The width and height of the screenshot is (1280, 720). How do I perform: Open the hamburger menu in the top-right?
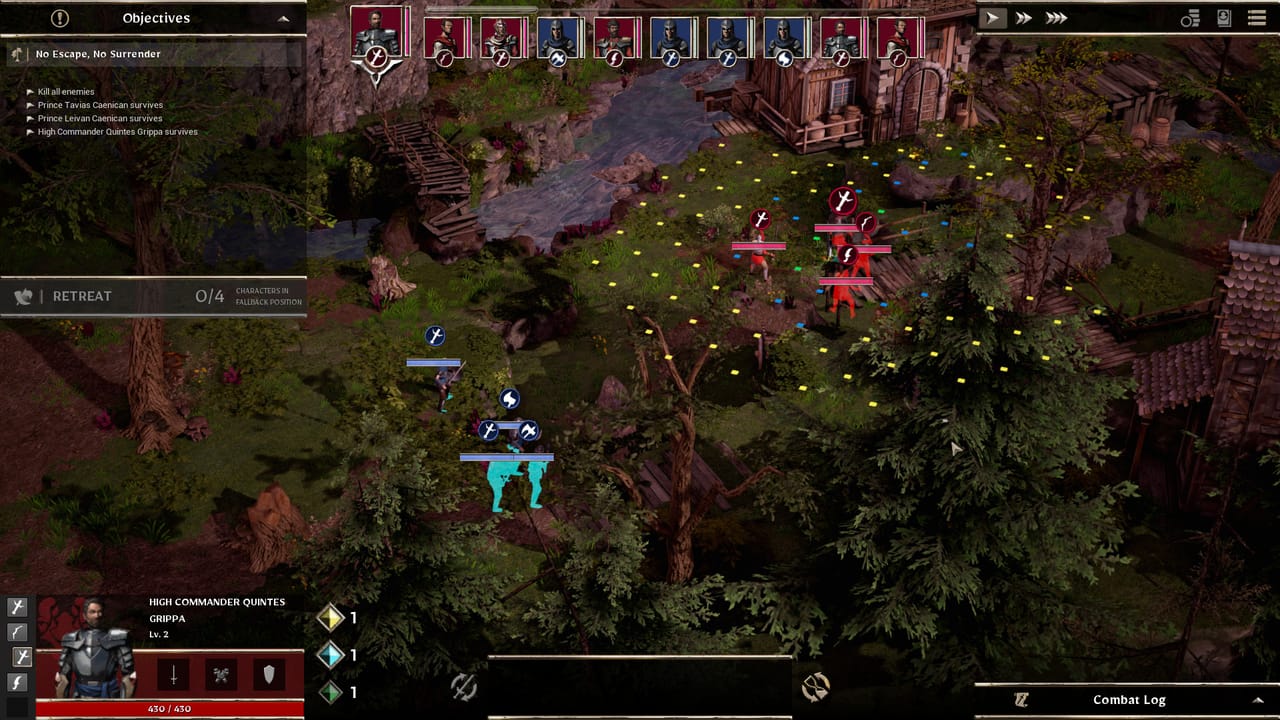point(1257,17)
